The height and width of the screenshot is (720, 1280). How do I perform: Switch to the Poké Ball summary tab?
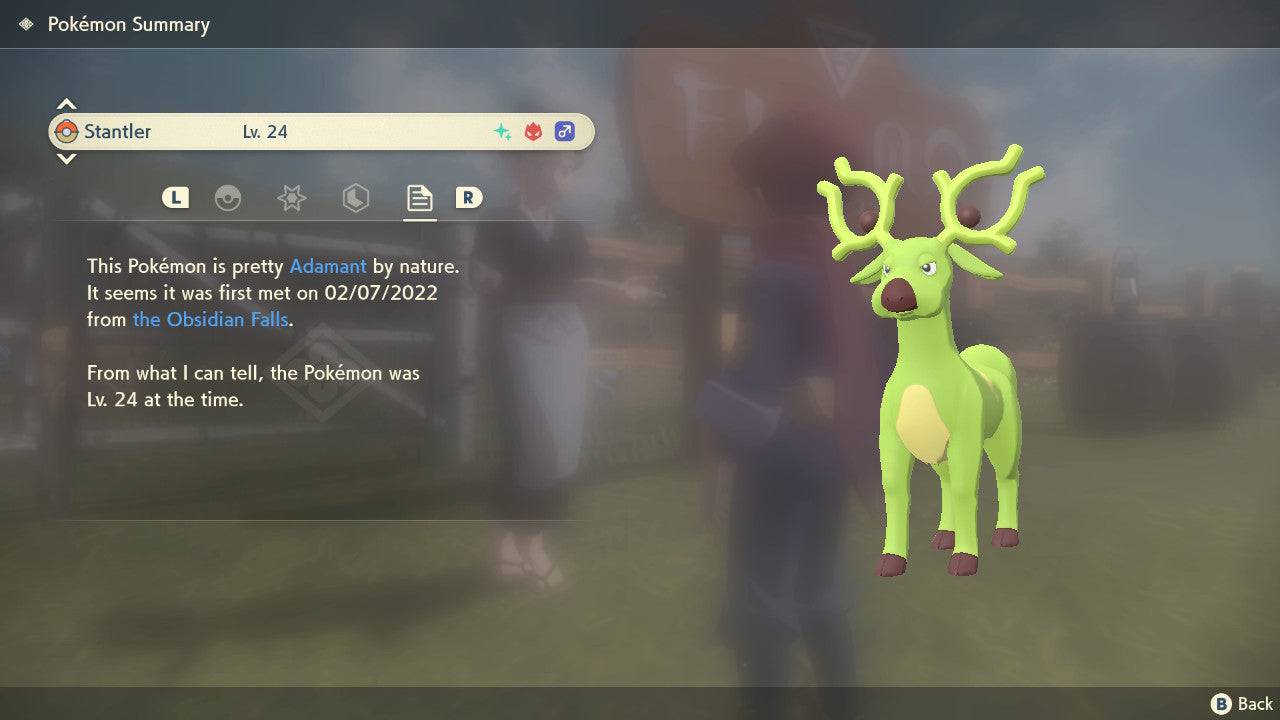point(228,198)
